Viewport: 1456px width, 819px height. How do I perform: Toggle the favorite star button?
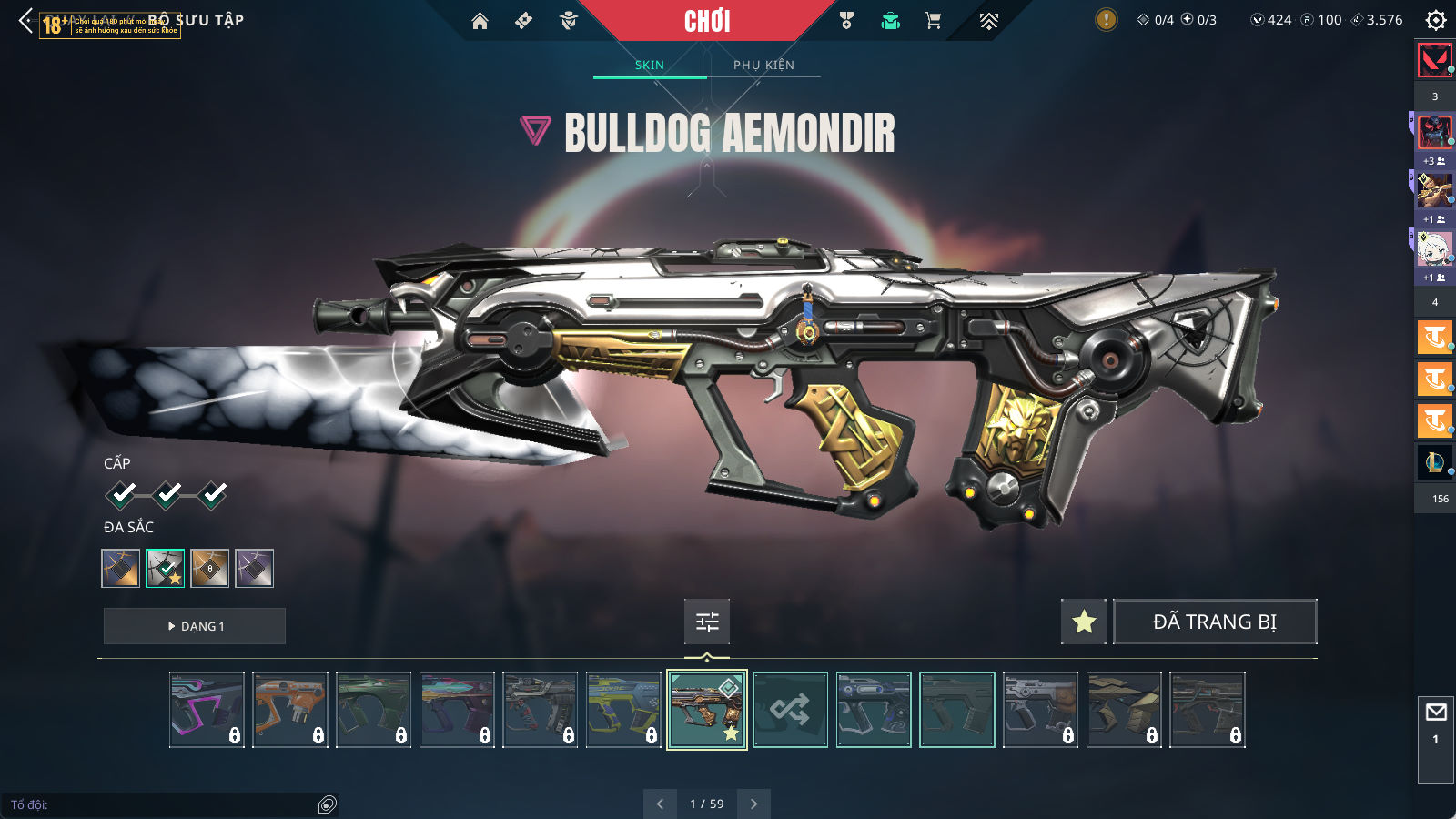(1083, 622)
